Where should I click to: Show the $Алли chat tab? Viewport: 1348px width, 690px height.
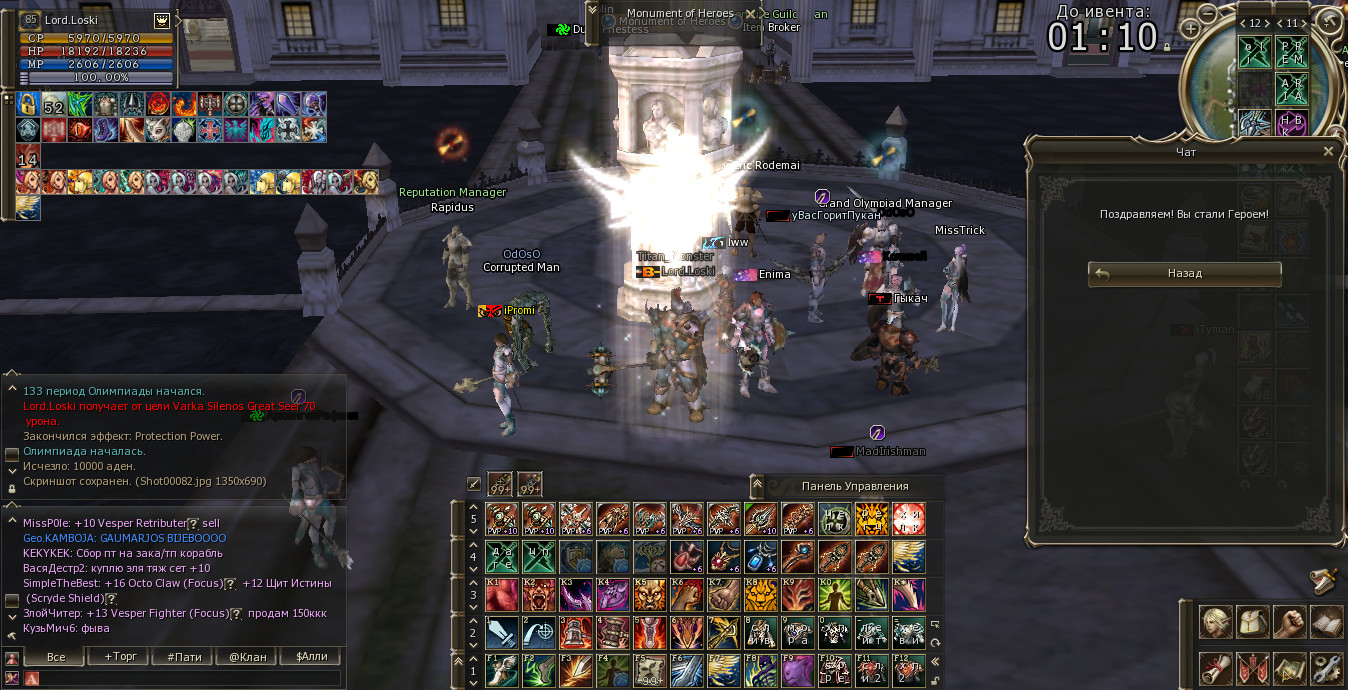(x=311, y=657)
